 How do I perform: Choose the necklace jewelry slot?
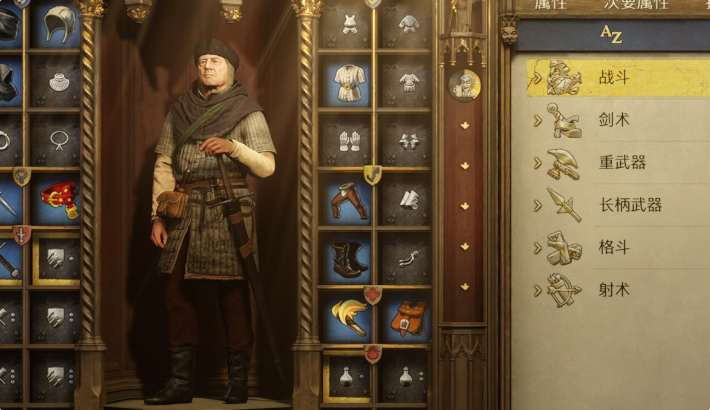pyautogui.click(x=59, y=140)
